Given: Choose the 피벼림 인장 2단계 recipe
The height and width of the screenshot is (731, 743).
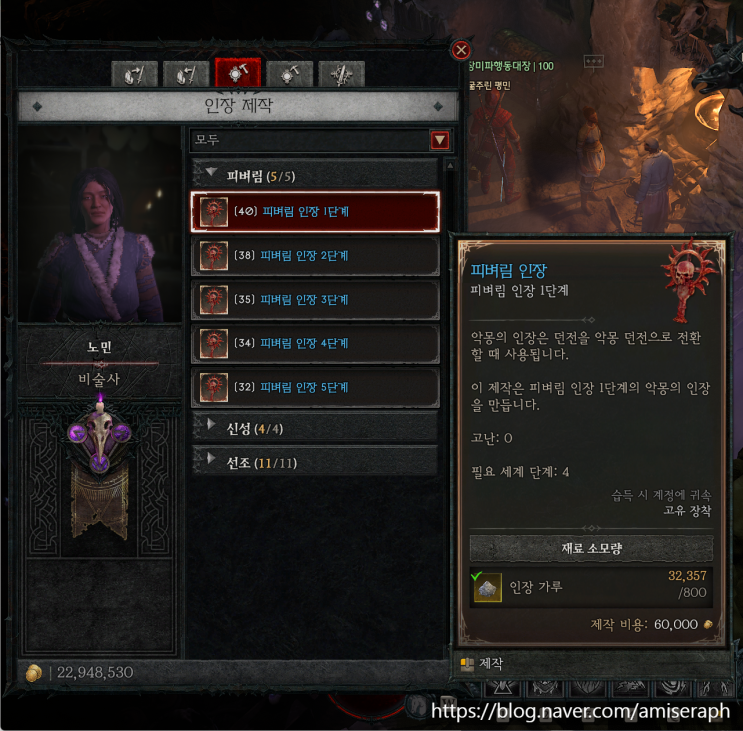Looking at the screenshot, I should [314, 255].
